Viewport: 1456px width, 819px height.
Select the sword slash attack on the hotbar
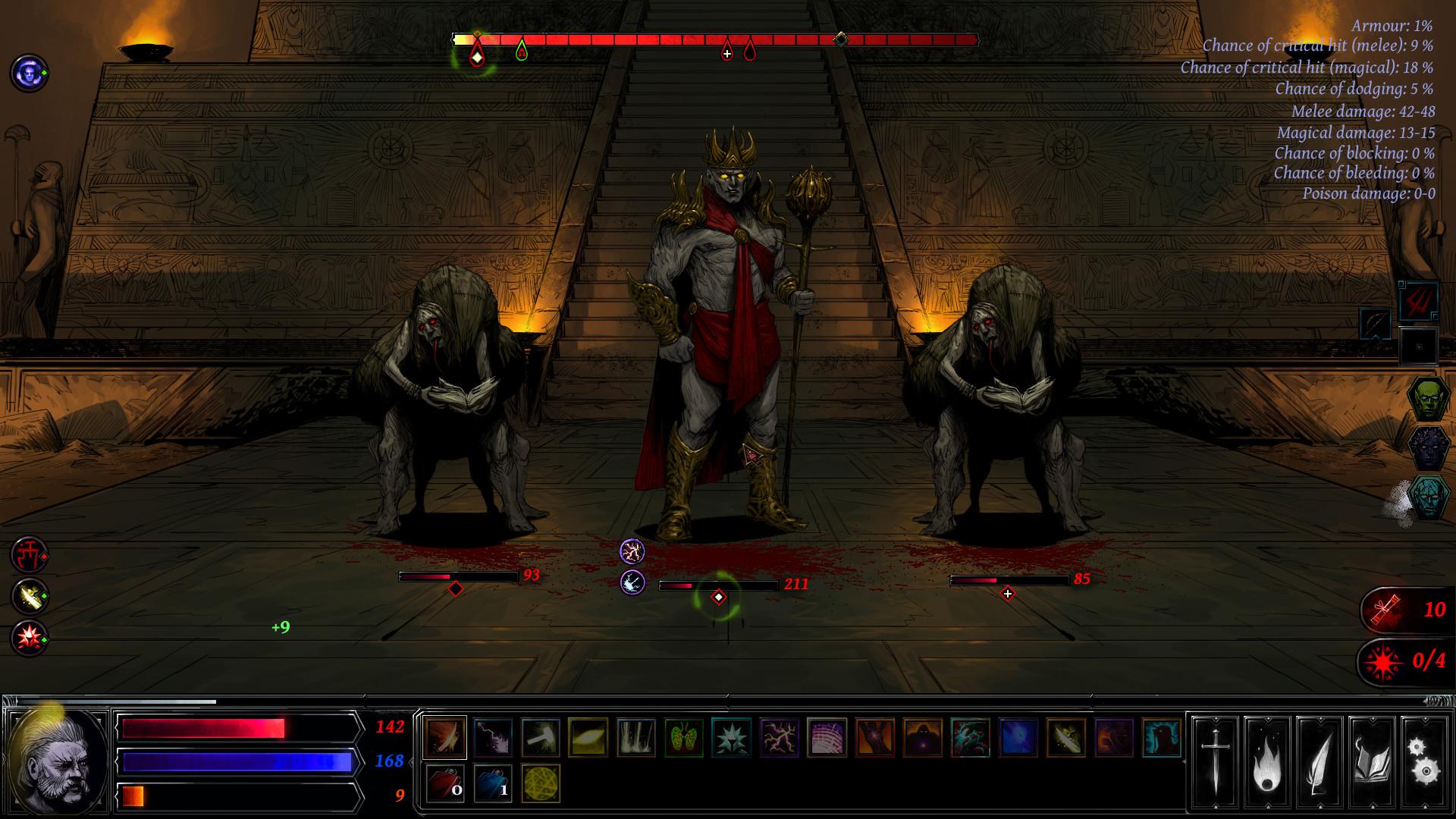point(445,737)
